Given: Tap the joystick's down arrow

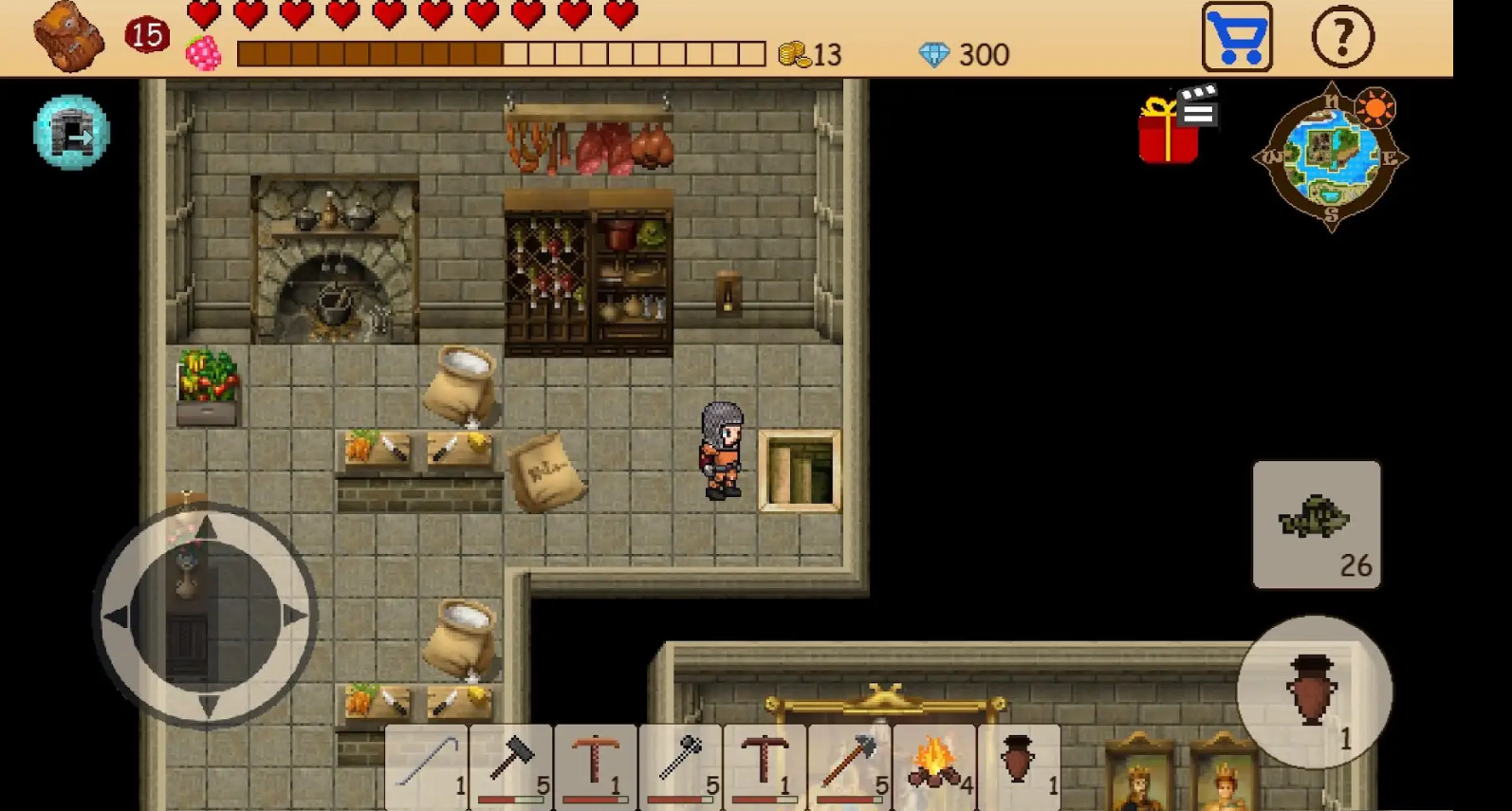Looking at the screenshot, I should click(x=207, y=704).
